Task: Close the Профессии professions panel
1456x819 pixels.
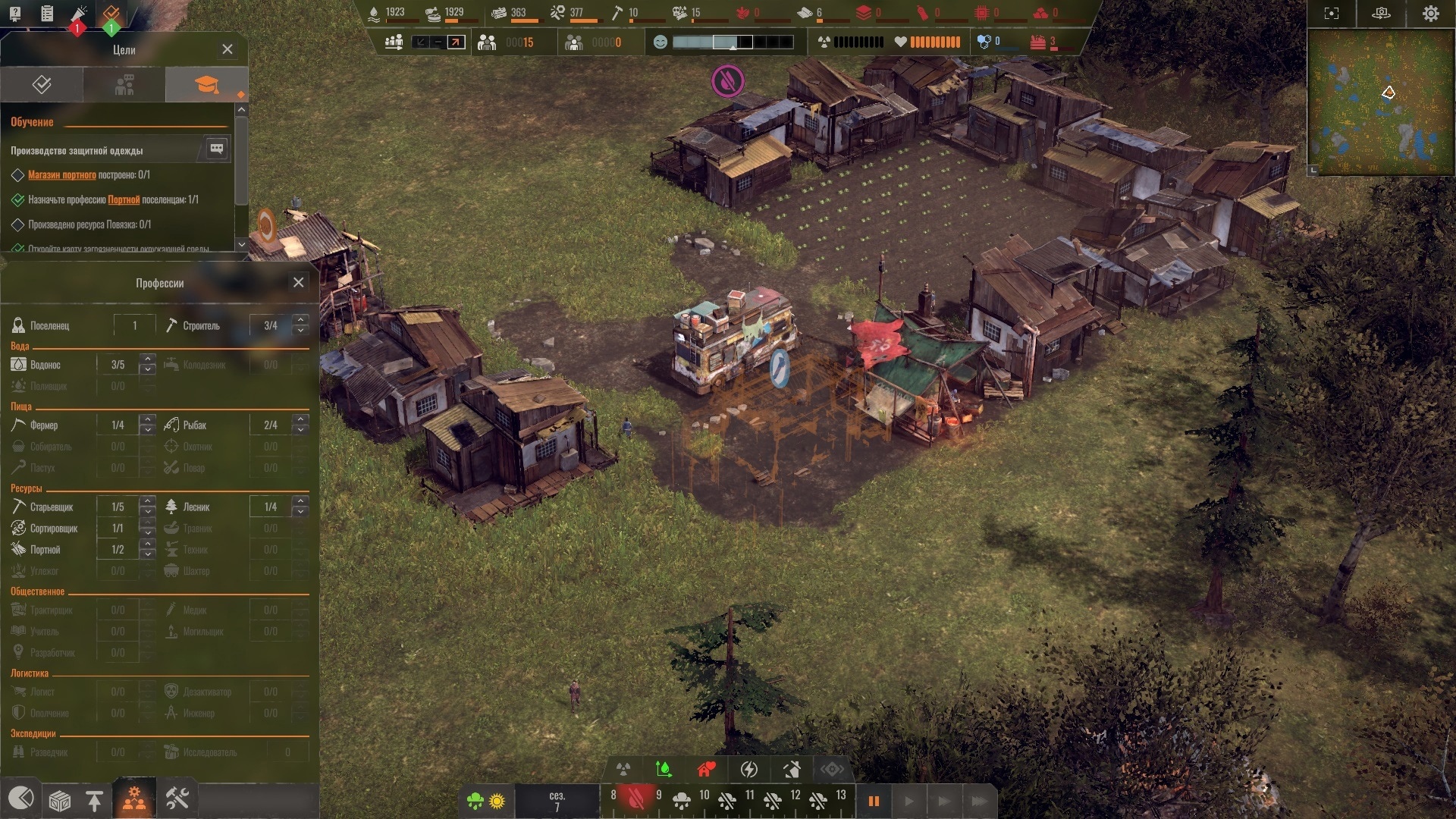Action: coord(299,282)
